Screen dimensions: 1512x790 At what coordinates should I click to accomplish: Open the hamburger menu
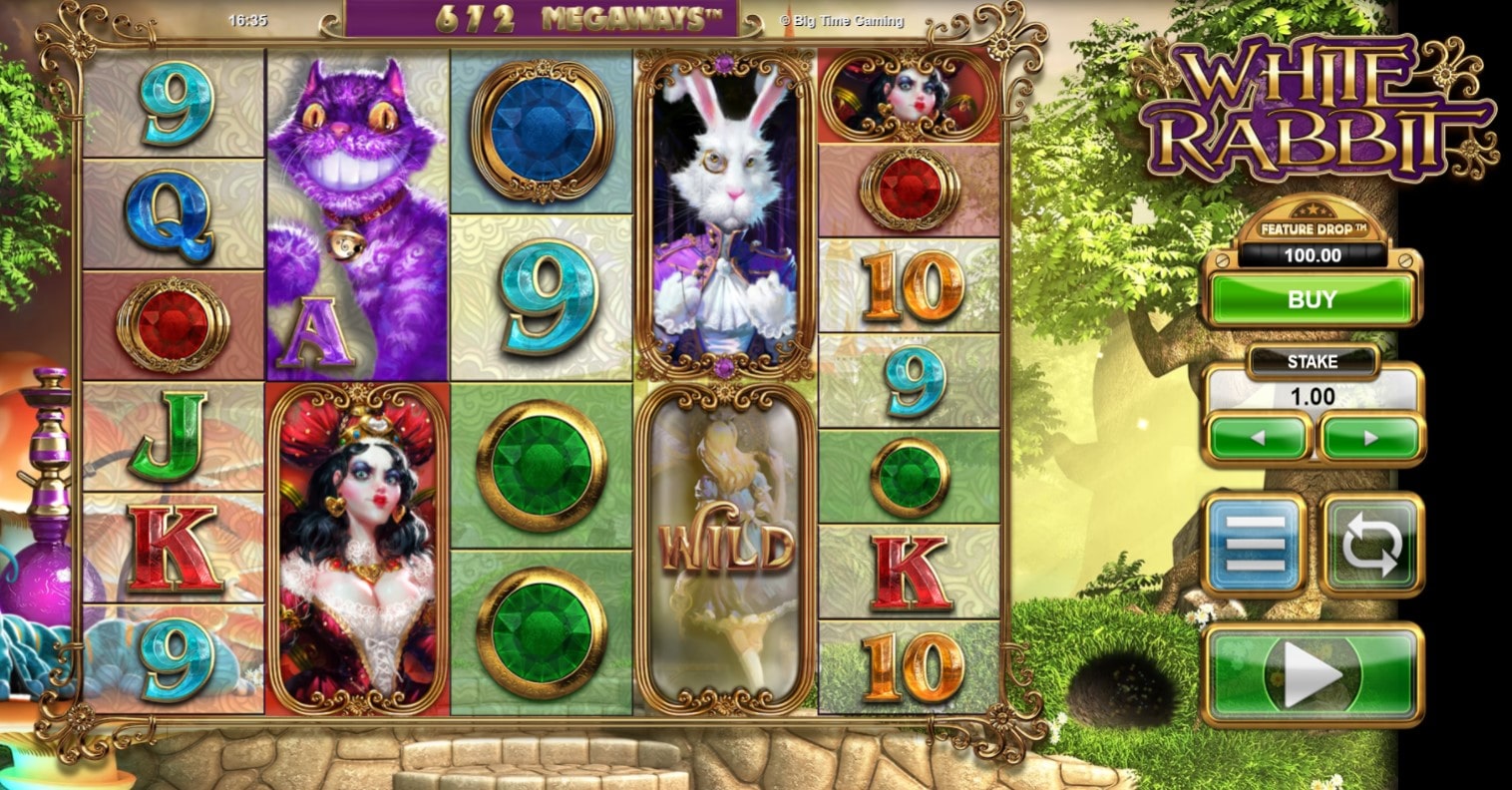[x=1255, y=545]
